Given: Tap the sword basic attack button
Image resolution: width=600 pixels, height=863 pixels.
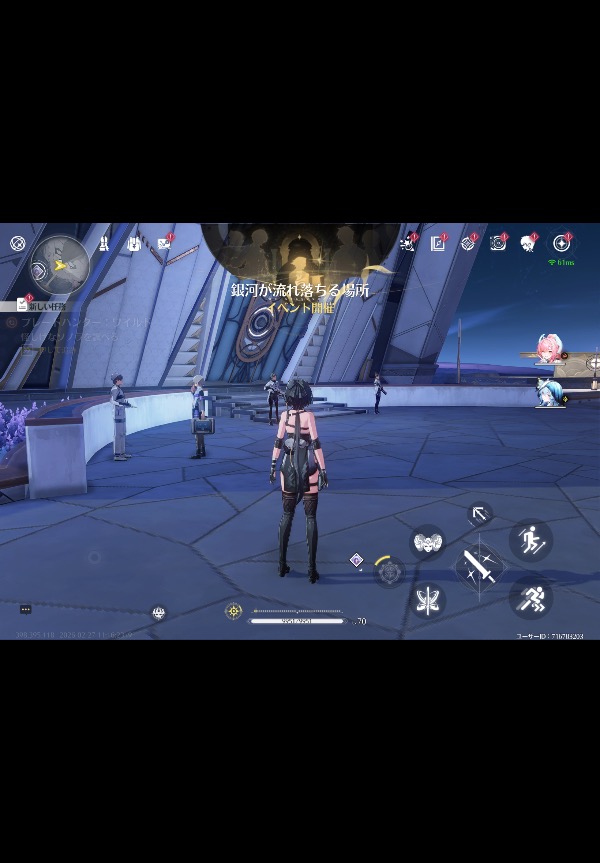Looking at the screenshot, I should [x=480, y=567].
